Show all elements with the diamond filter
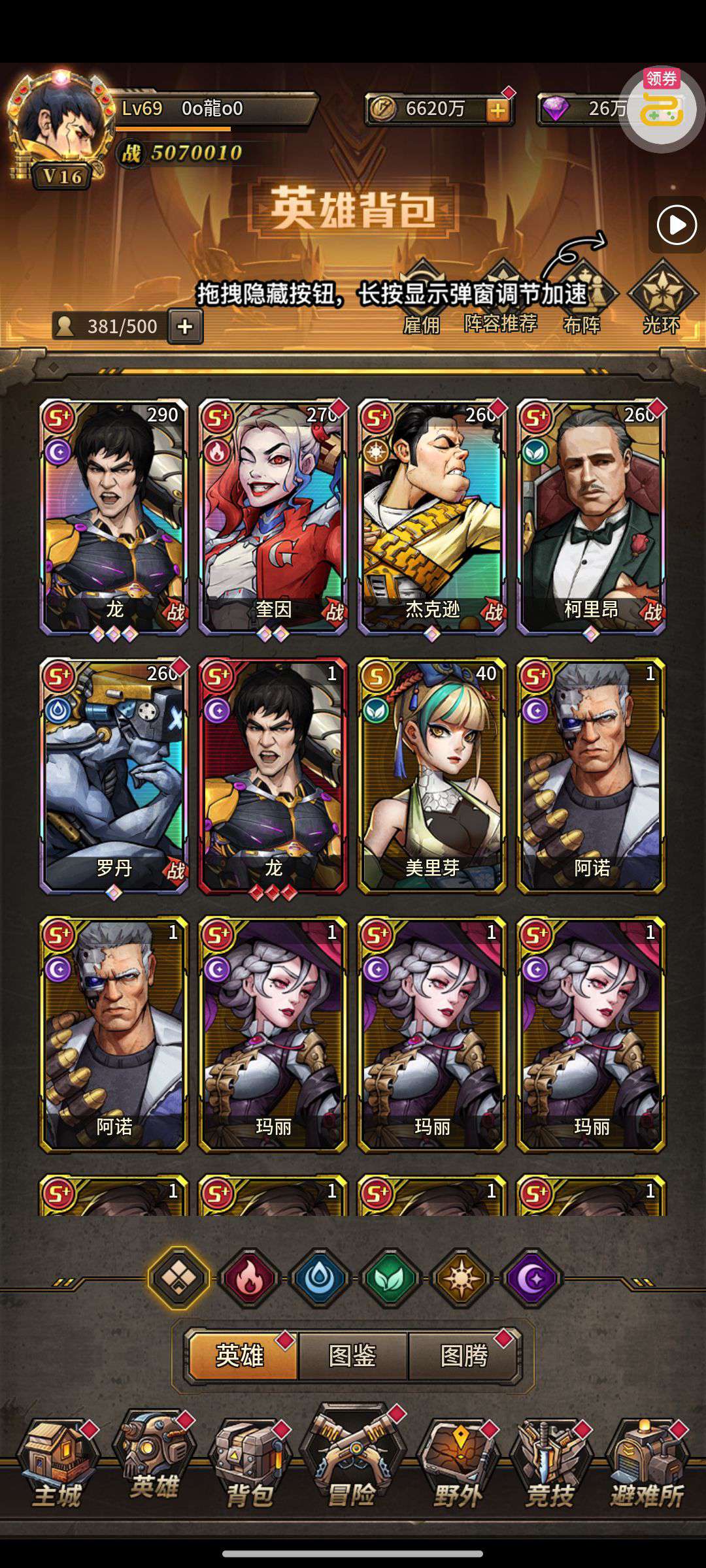The height and width of the screenshot is (1568, 706). click(179, 1278)
